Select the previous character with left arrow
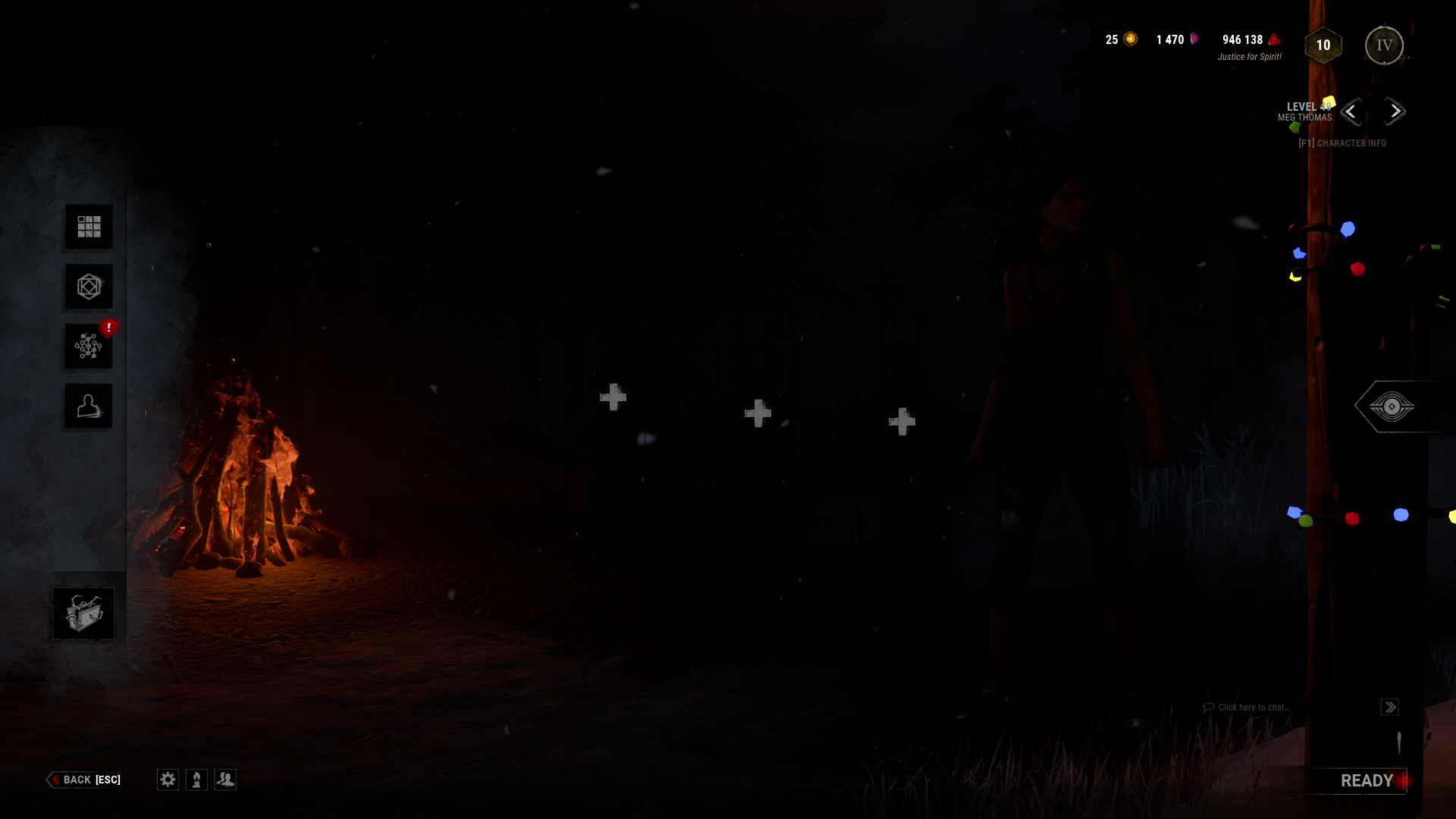 pos(1351,111)
